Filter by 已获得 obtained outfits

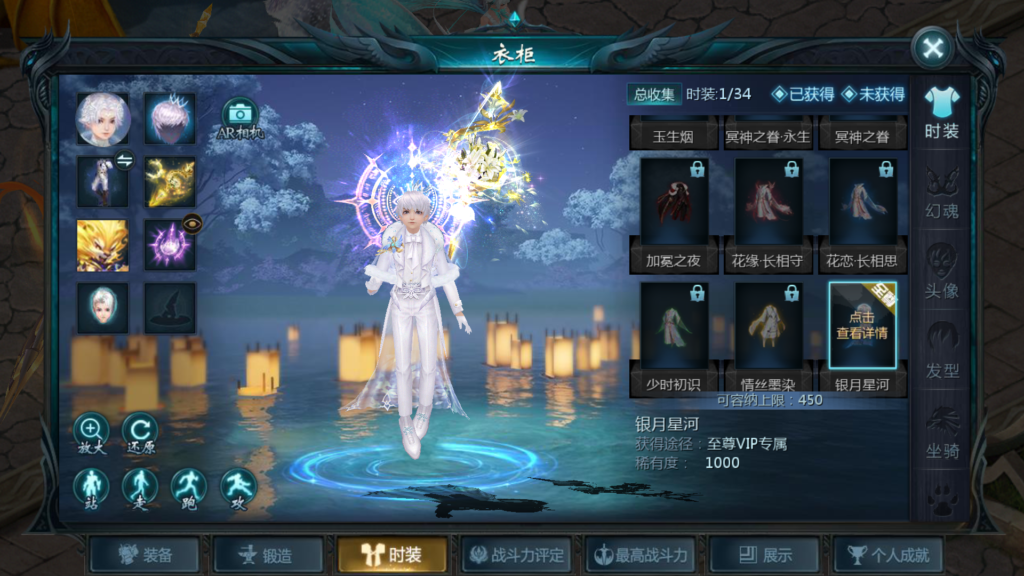pyautogui.click(x=802, y=94)
